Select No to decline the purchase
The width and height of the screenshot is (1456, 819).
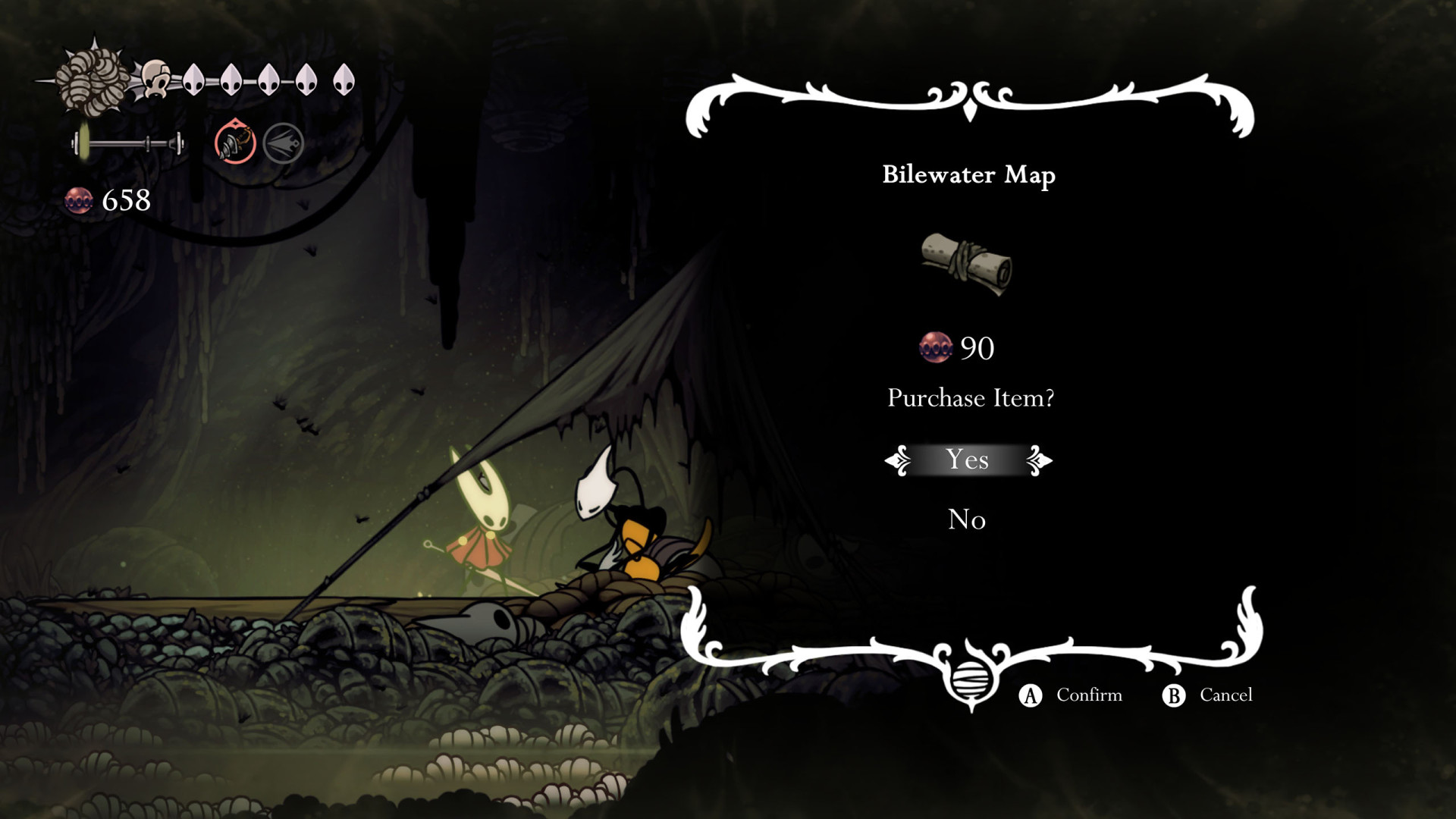point(967,519)
